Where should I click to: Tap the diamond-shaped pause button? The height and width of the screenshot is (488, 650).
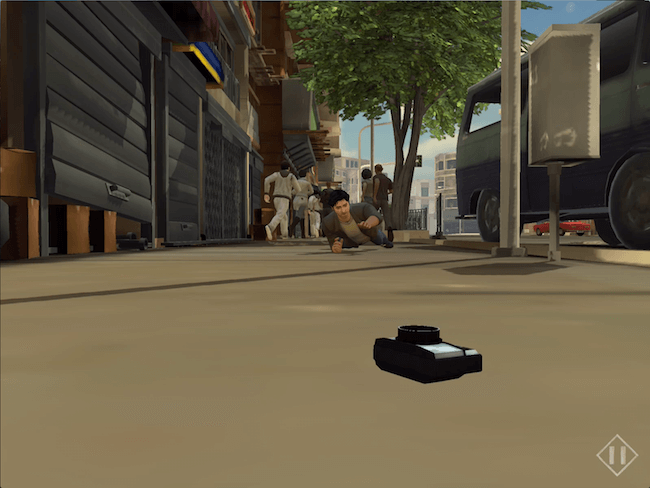[617, 455]
